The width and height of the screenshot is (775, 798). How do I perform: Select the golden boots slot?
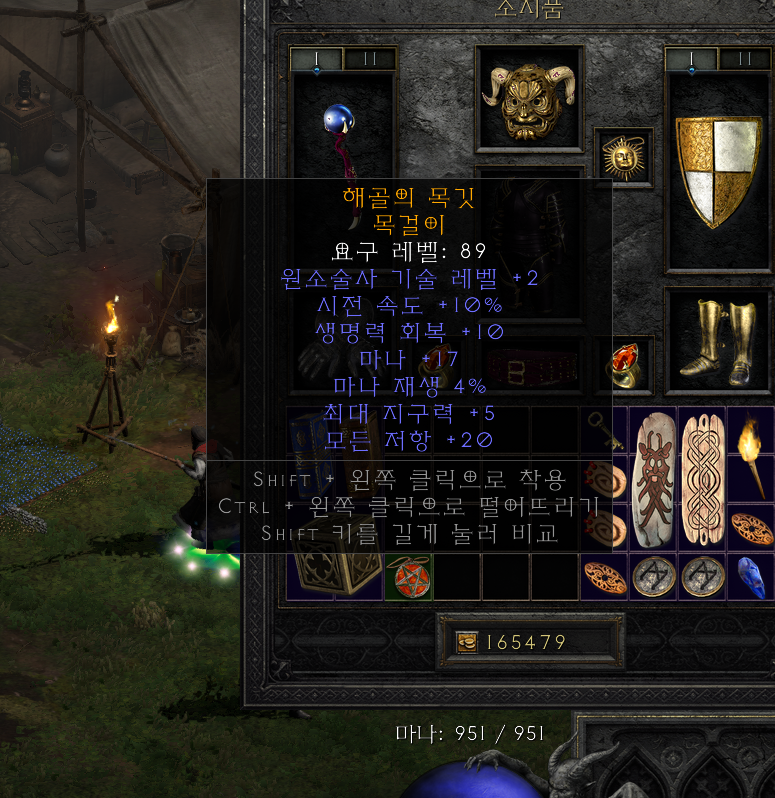point(718,339)
